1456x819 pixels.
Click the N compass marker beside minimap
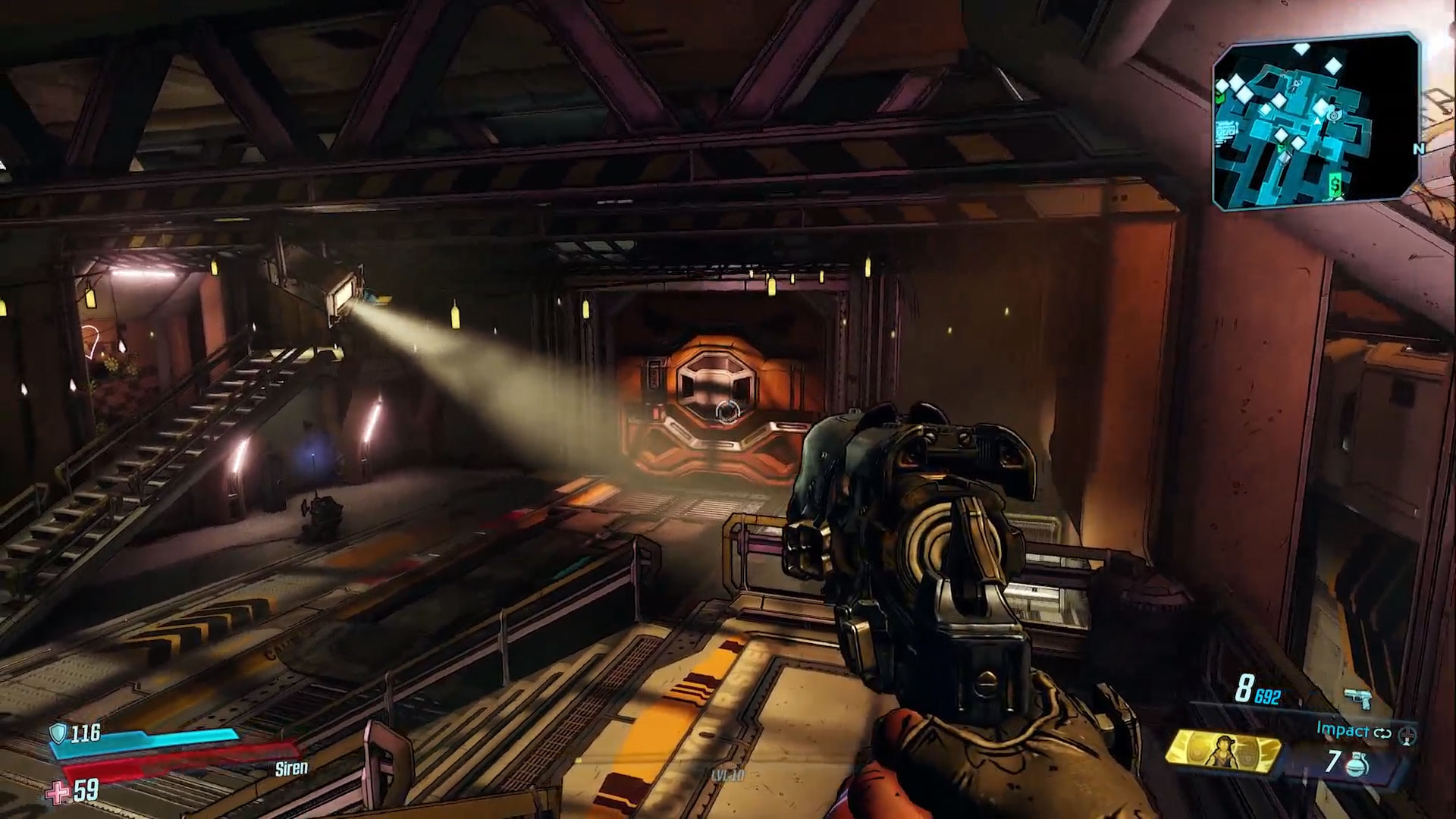click(1420, 149)
